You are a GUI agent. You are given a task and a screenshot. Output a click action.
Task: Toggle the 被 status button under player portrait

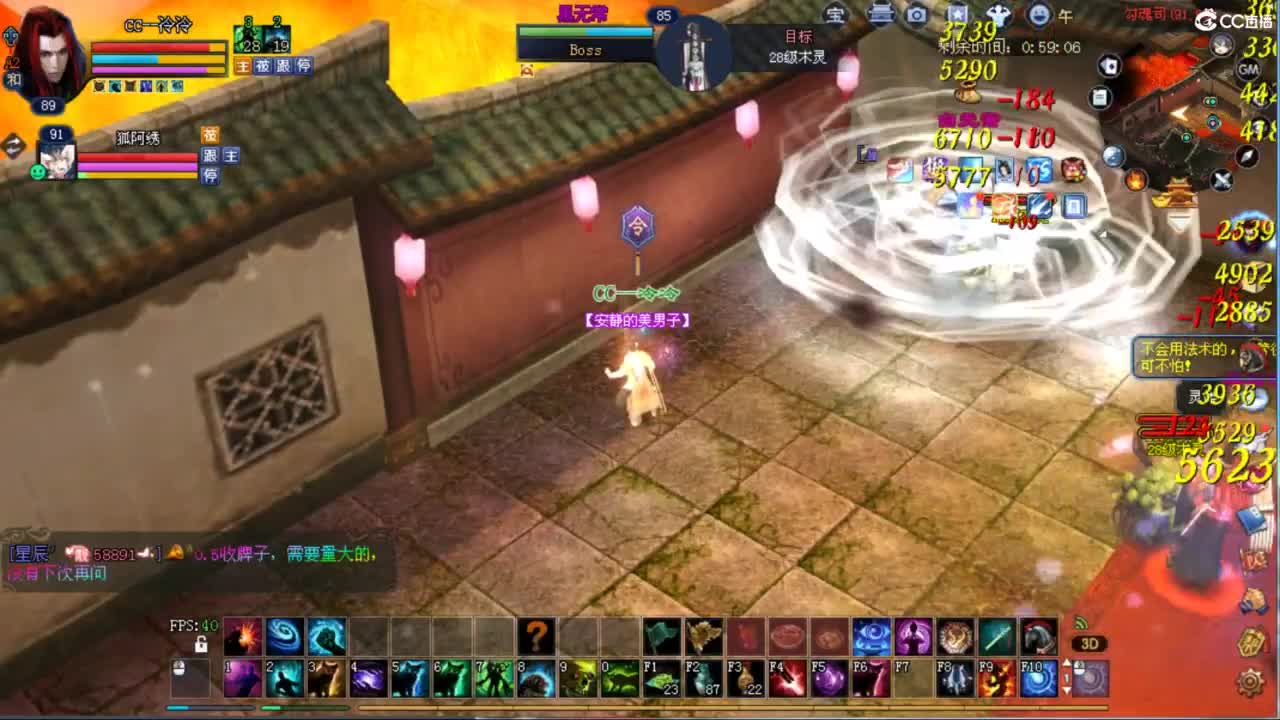[261, 66]
